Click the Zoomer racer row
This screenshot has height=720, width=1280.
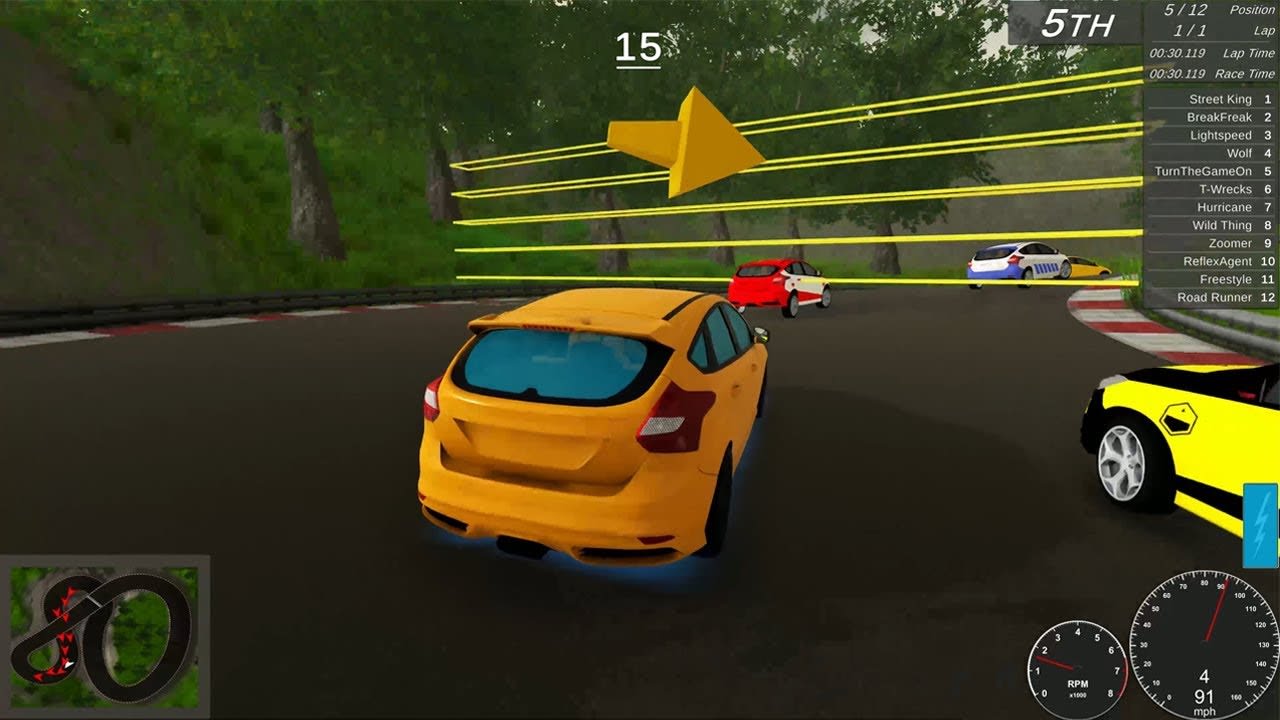(x=1212, y=243)
